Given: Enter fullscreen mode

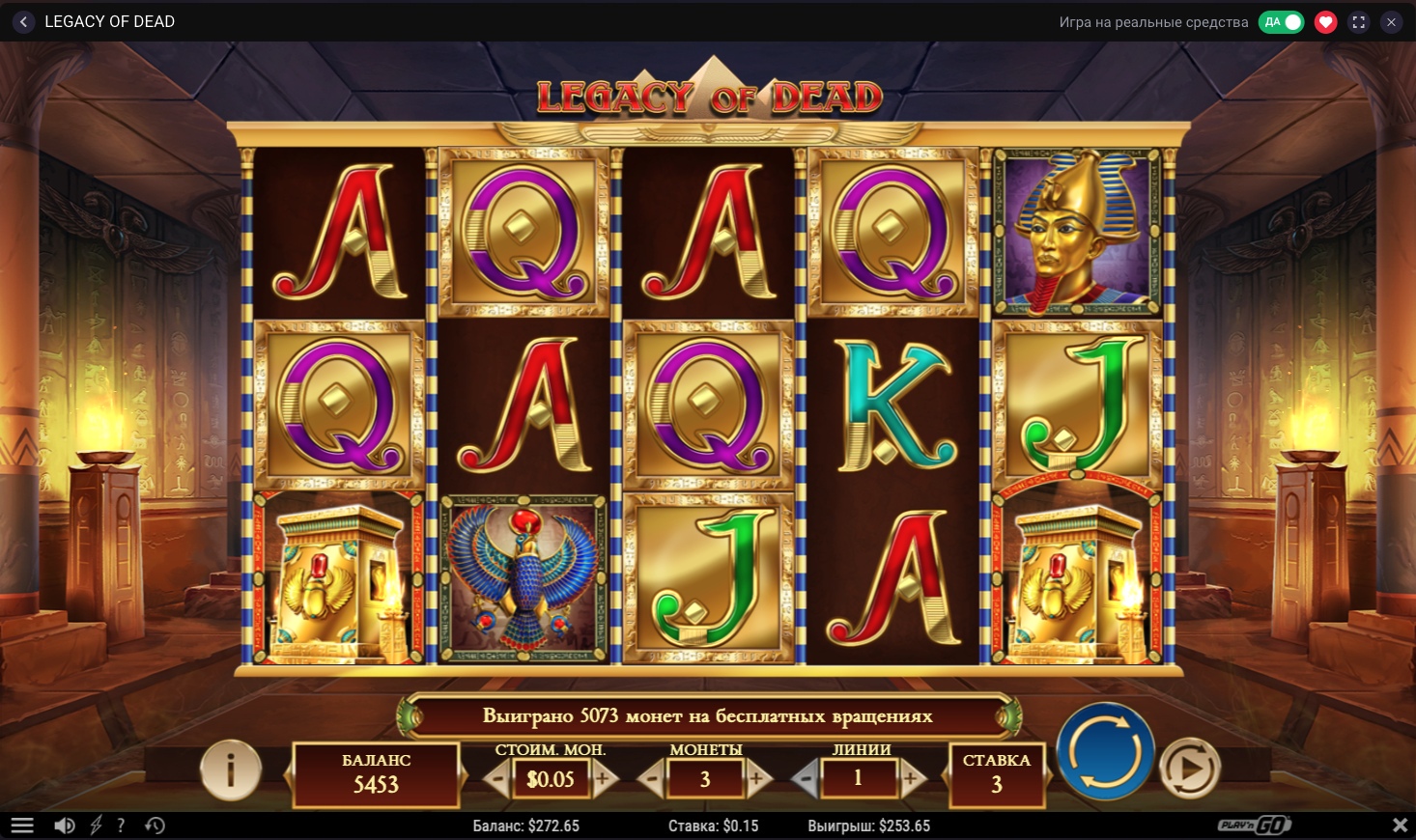Looking at the screenshot, I should (x=1358, y=22).
